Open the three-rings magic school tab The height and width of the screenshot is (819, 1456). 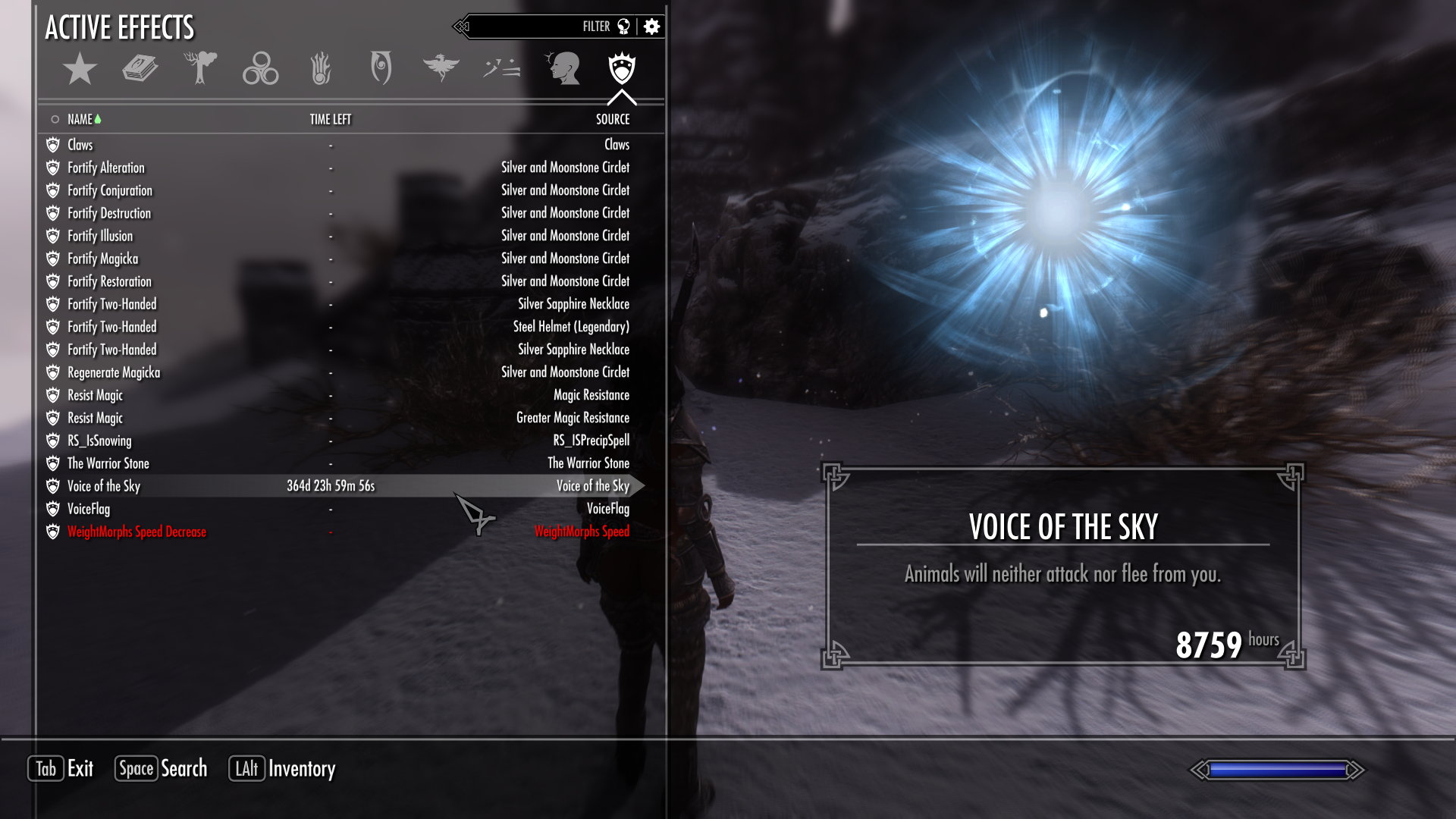tap(260, 69)
